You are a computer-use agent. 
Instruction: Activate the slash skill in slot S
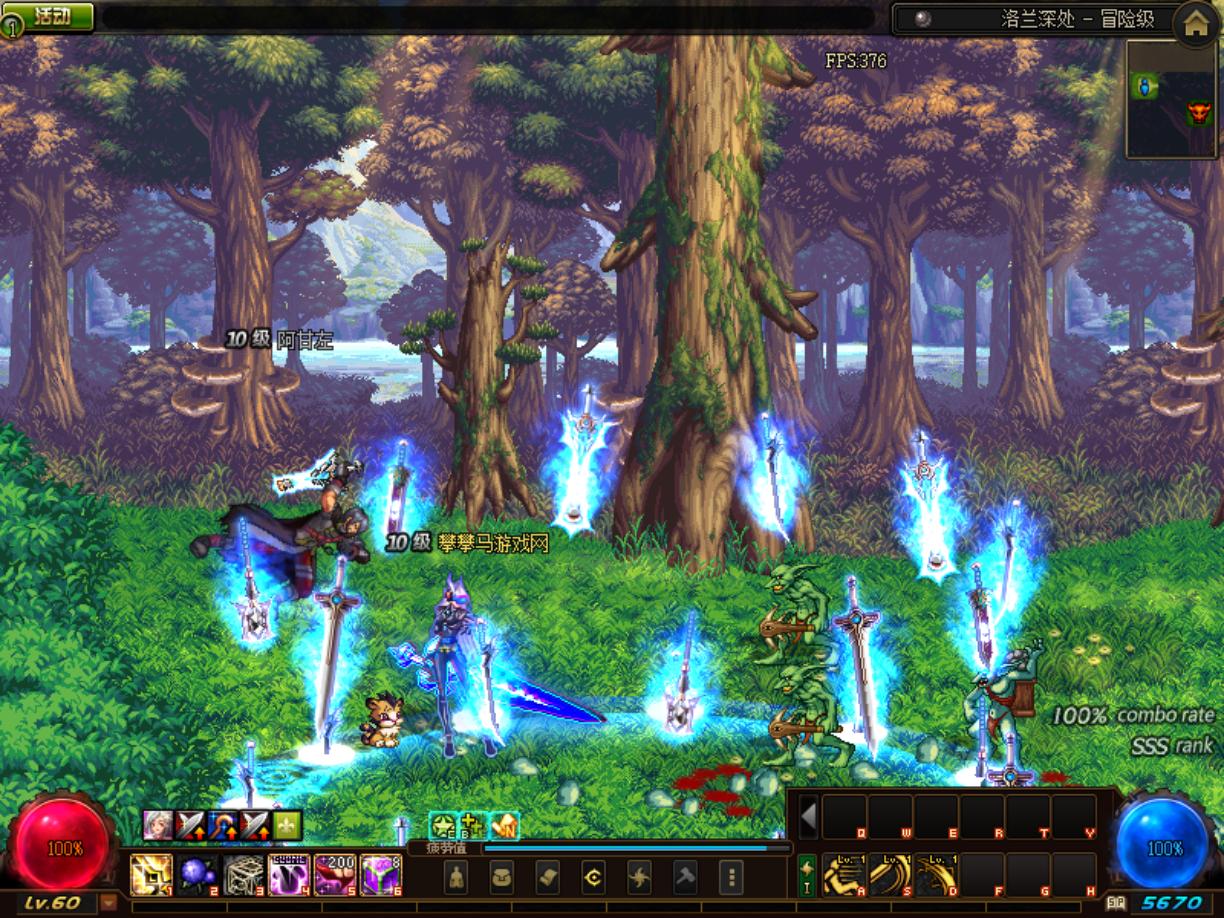tap(890, 875)
